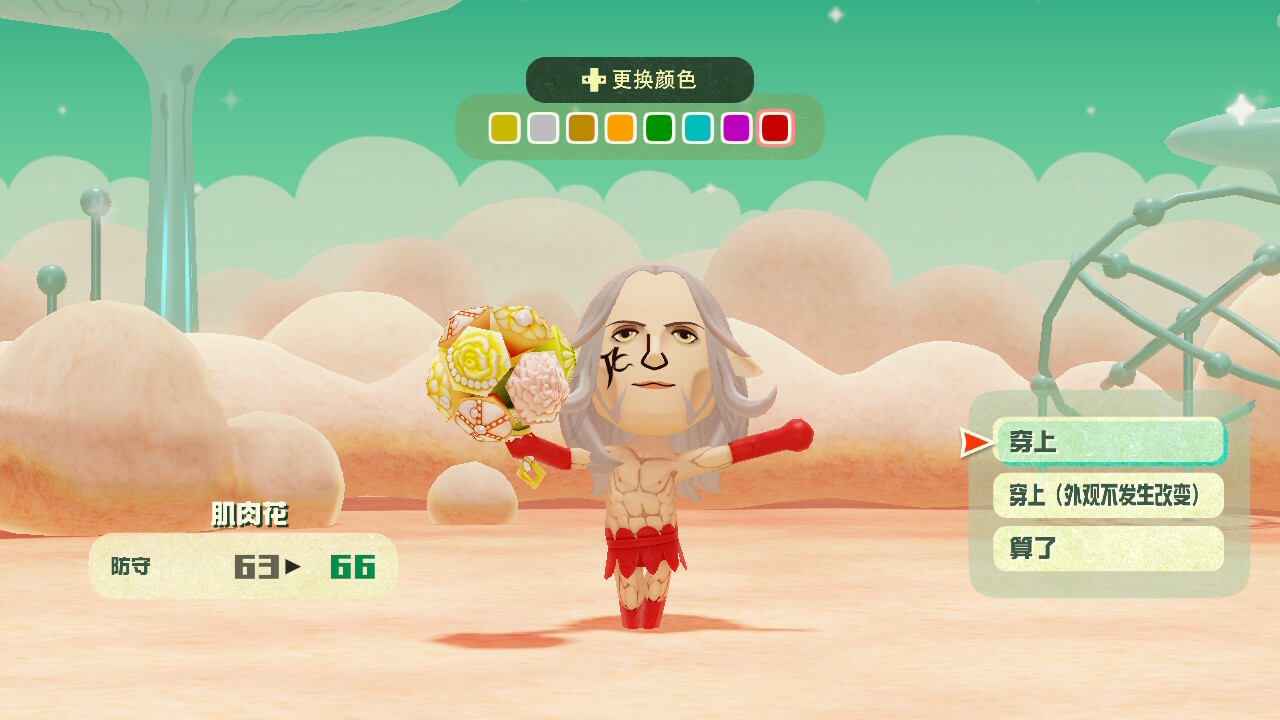The height and width of the screenshot is (720, 1280).
Task: Switch to the cyan color swatch
Action: 698,128
